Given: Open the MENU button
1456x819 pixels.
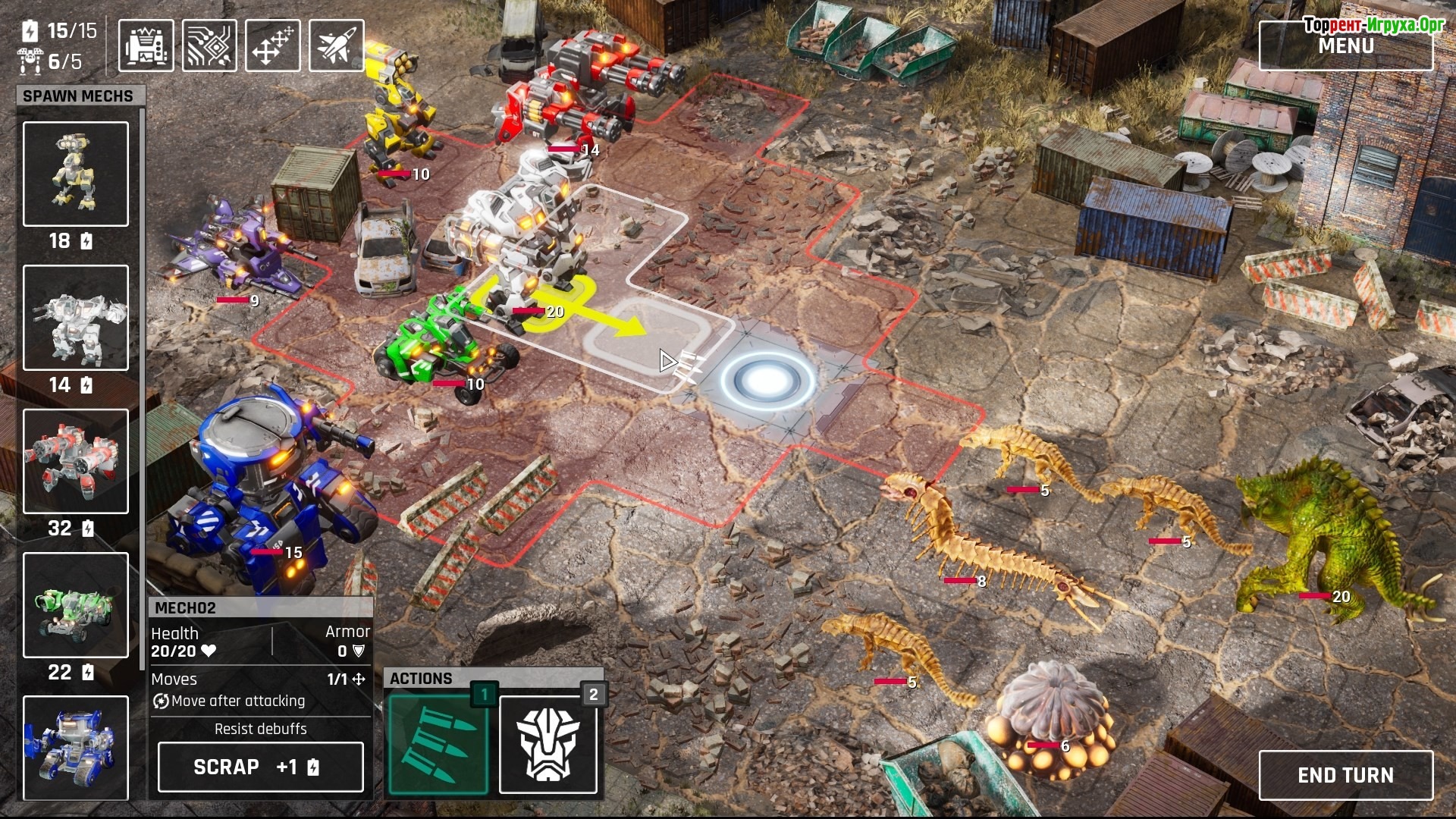Looking at the screenshot, I should [x=1345, y=45].
